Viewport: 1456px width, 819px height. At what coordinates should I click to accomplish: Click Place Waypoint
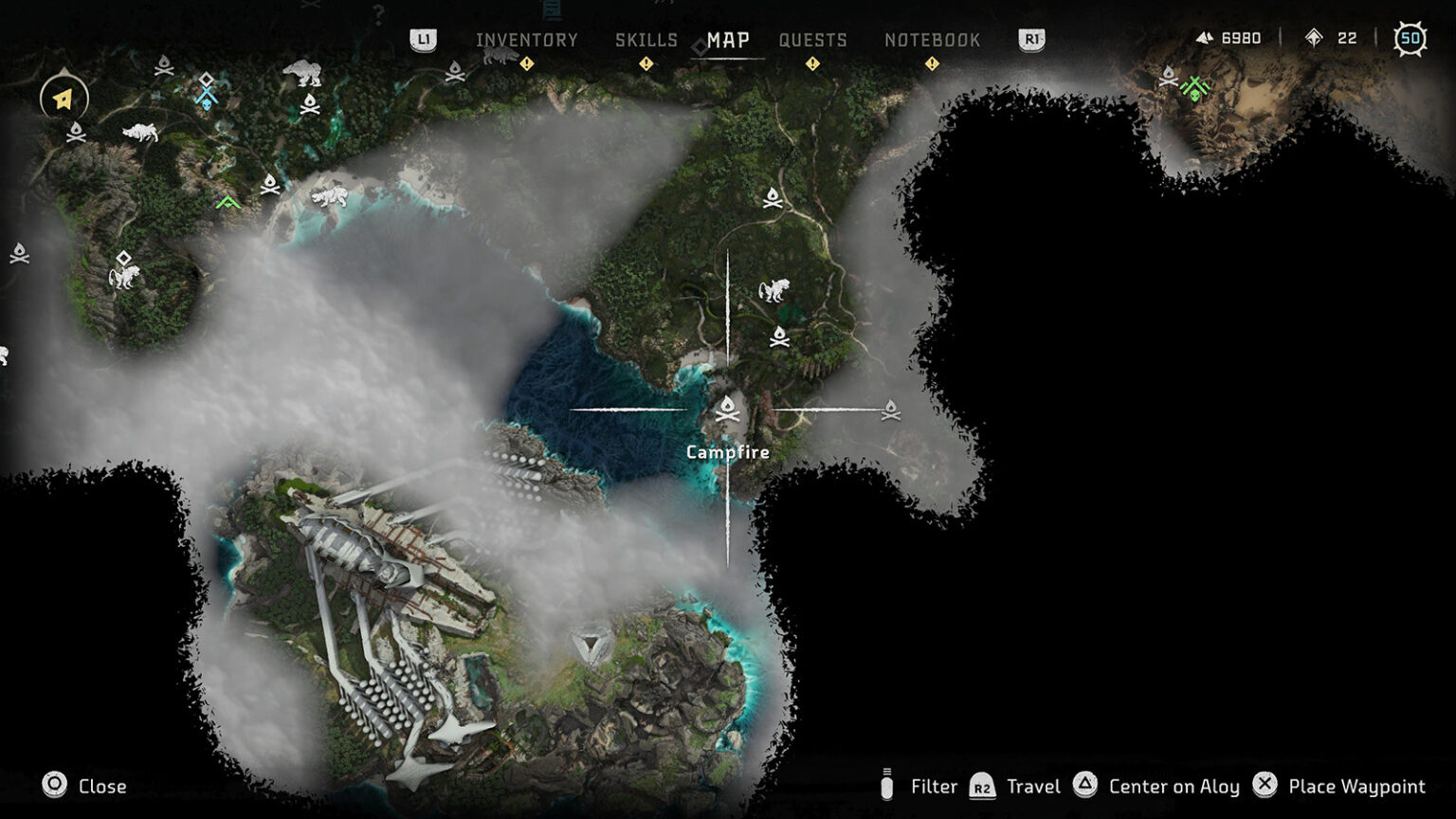pyautogui.click(x=1357, y=786)
